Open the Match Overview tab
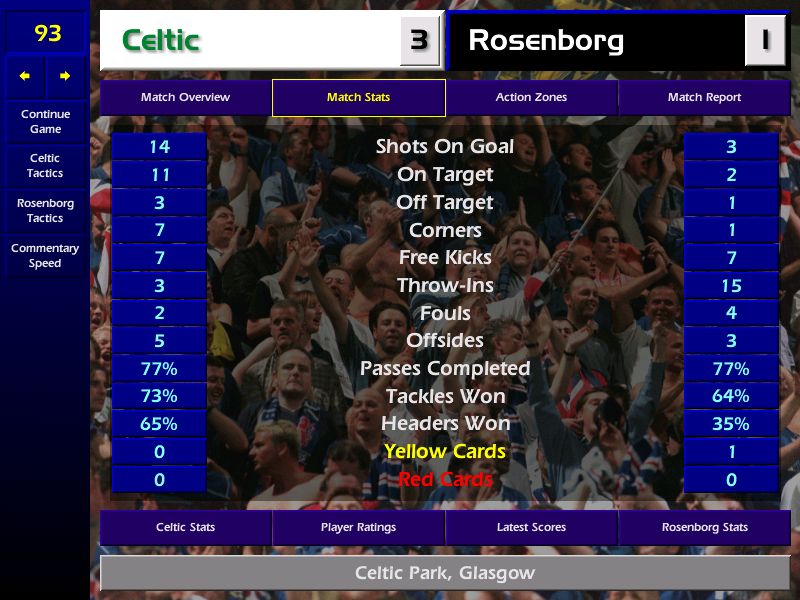The image size is (800, 600). (x=185, y=98)
